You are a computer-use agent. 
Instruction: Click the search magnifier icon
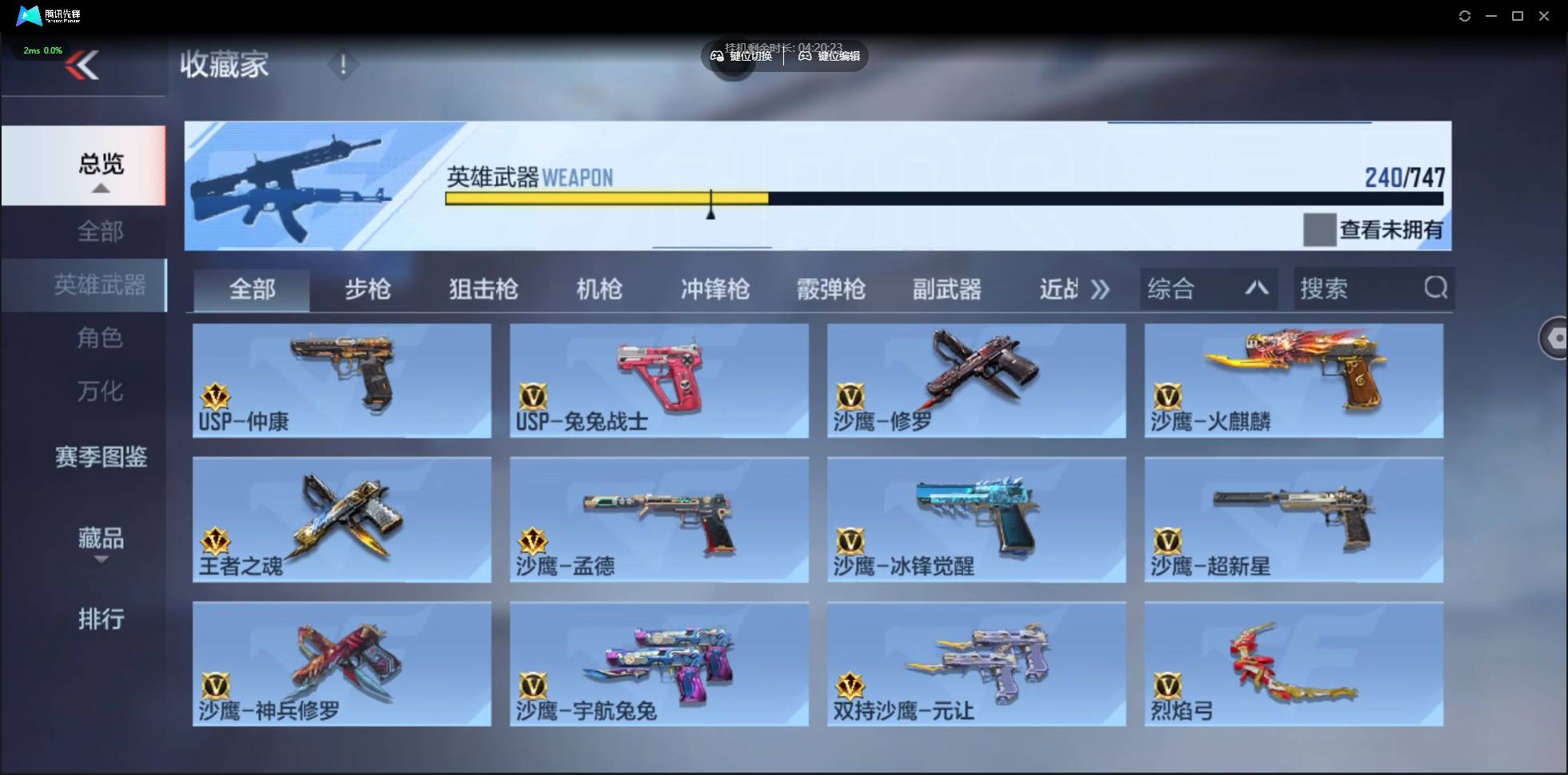click(x=1436, y=288)
